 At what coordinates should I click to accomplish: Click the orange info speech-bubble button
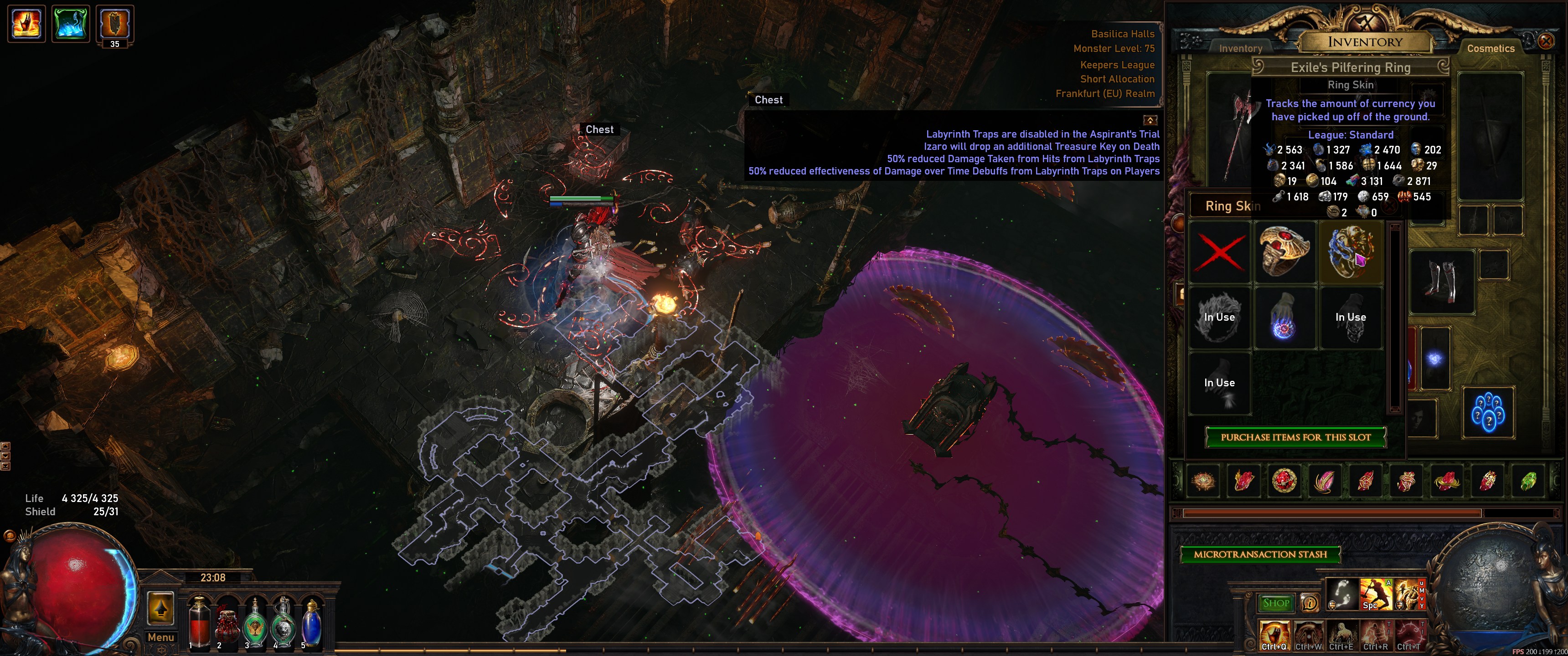1309,603
